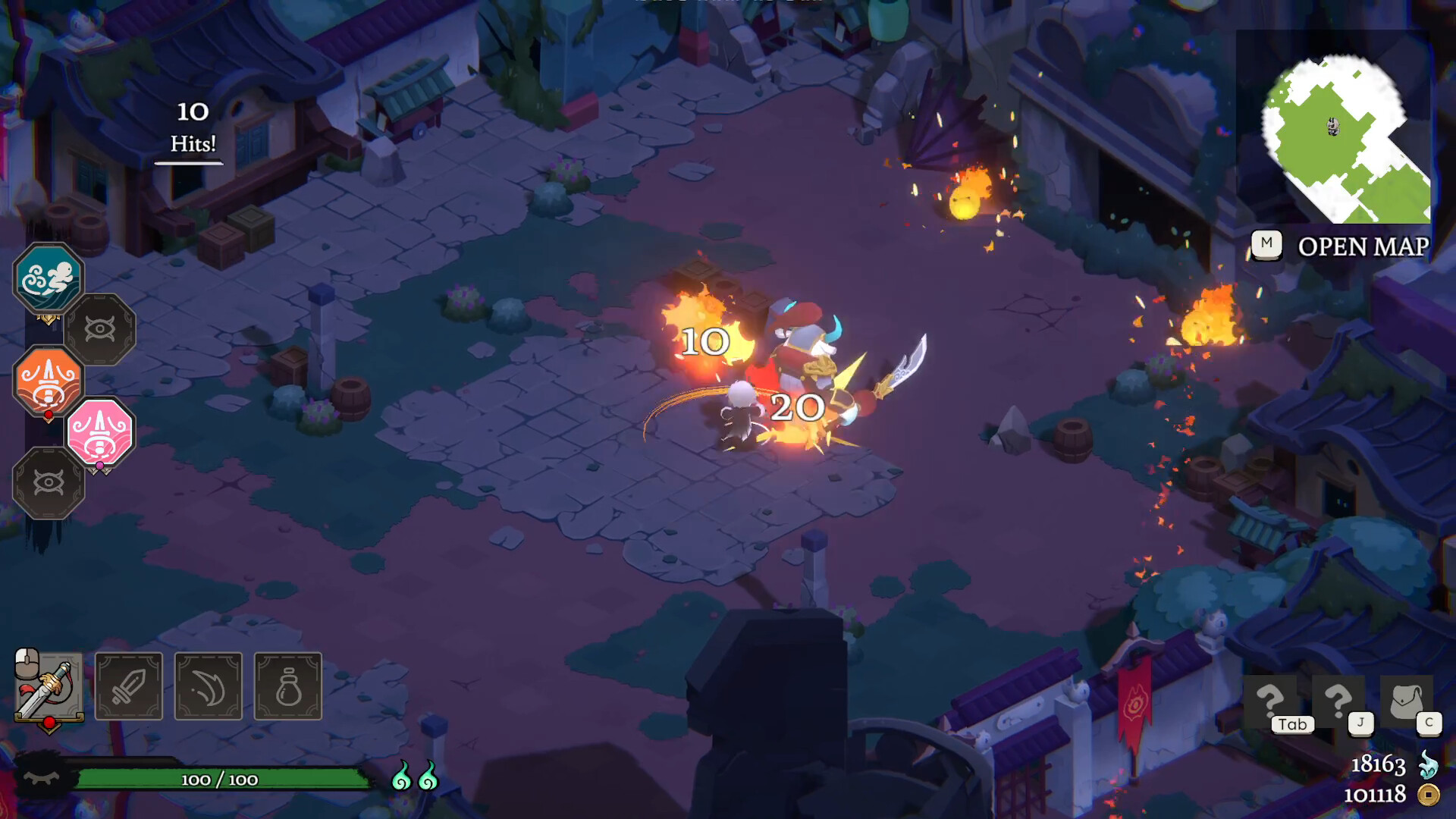Click the OPEN MAP label
Screen dimensions: 1456x819
tap(1360, 246)
